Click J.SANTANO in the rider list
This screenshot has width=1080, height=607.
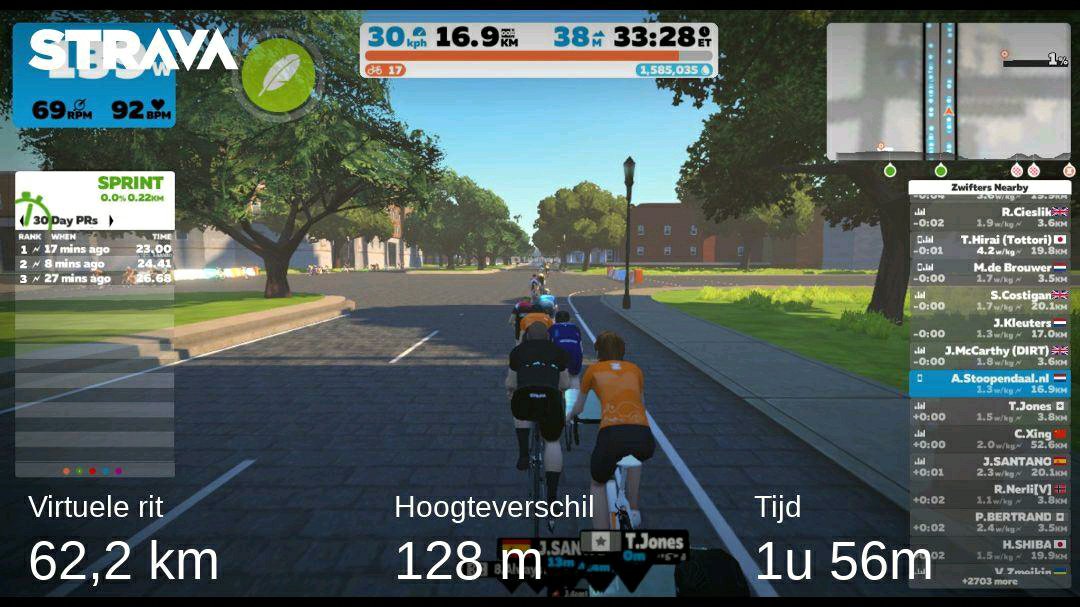tap(989, 466)
